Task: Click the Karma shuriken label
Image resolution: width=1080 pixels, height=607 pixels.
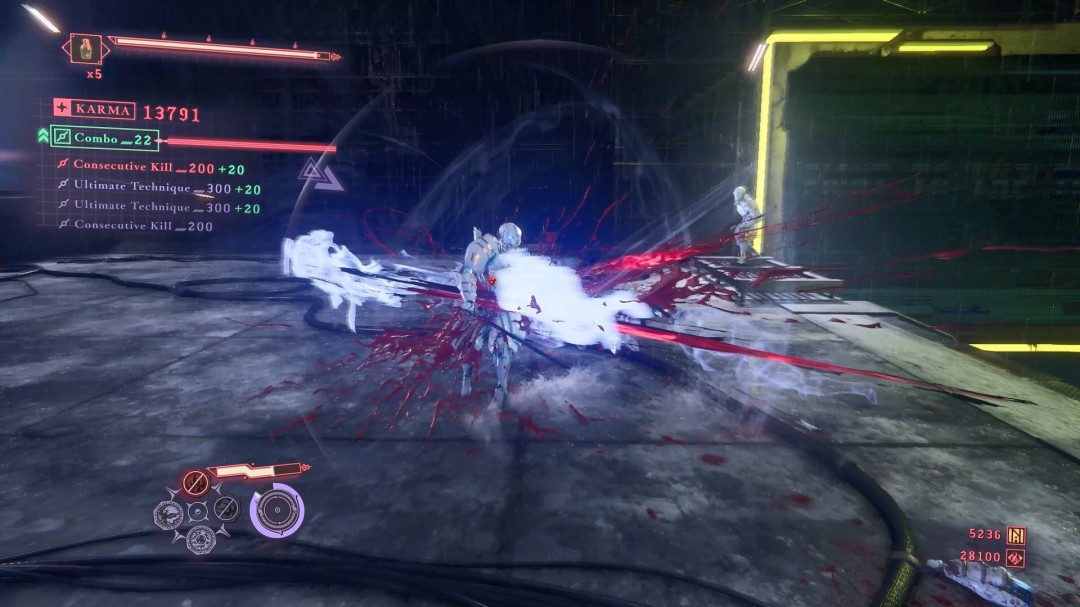Action: pos(94,109)
